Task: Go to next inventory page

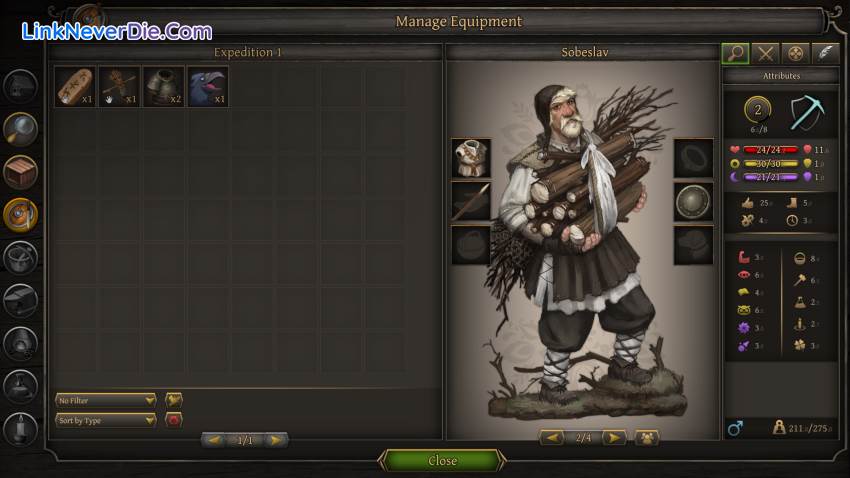Action: coord(275,440)
